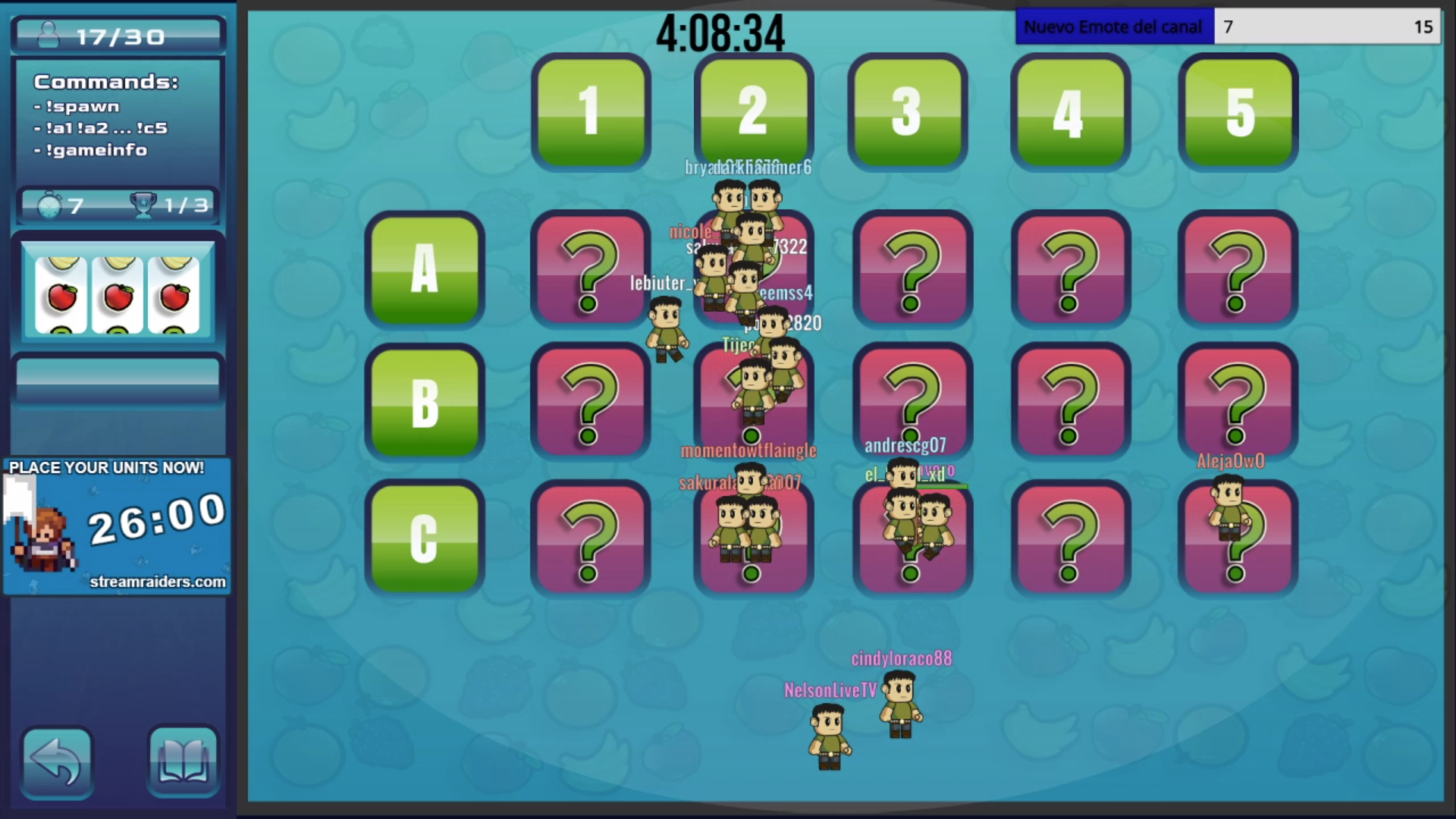Open the streamraiders.com link
The height and width of the screenshot is (819, 1456).
[x=157, y=582]
